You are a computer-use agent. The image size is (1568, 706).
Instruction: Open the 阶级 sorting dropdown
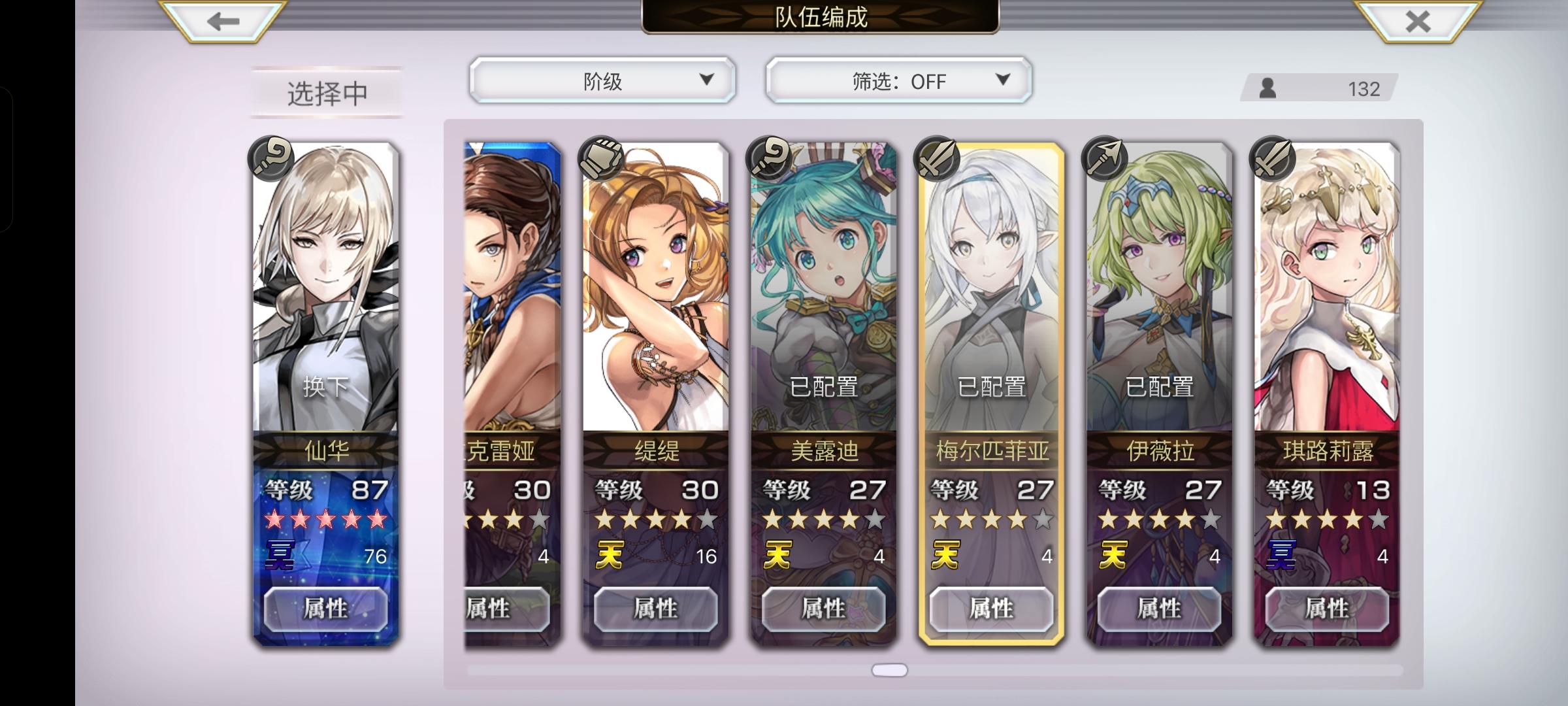click(x=601, y=80)
